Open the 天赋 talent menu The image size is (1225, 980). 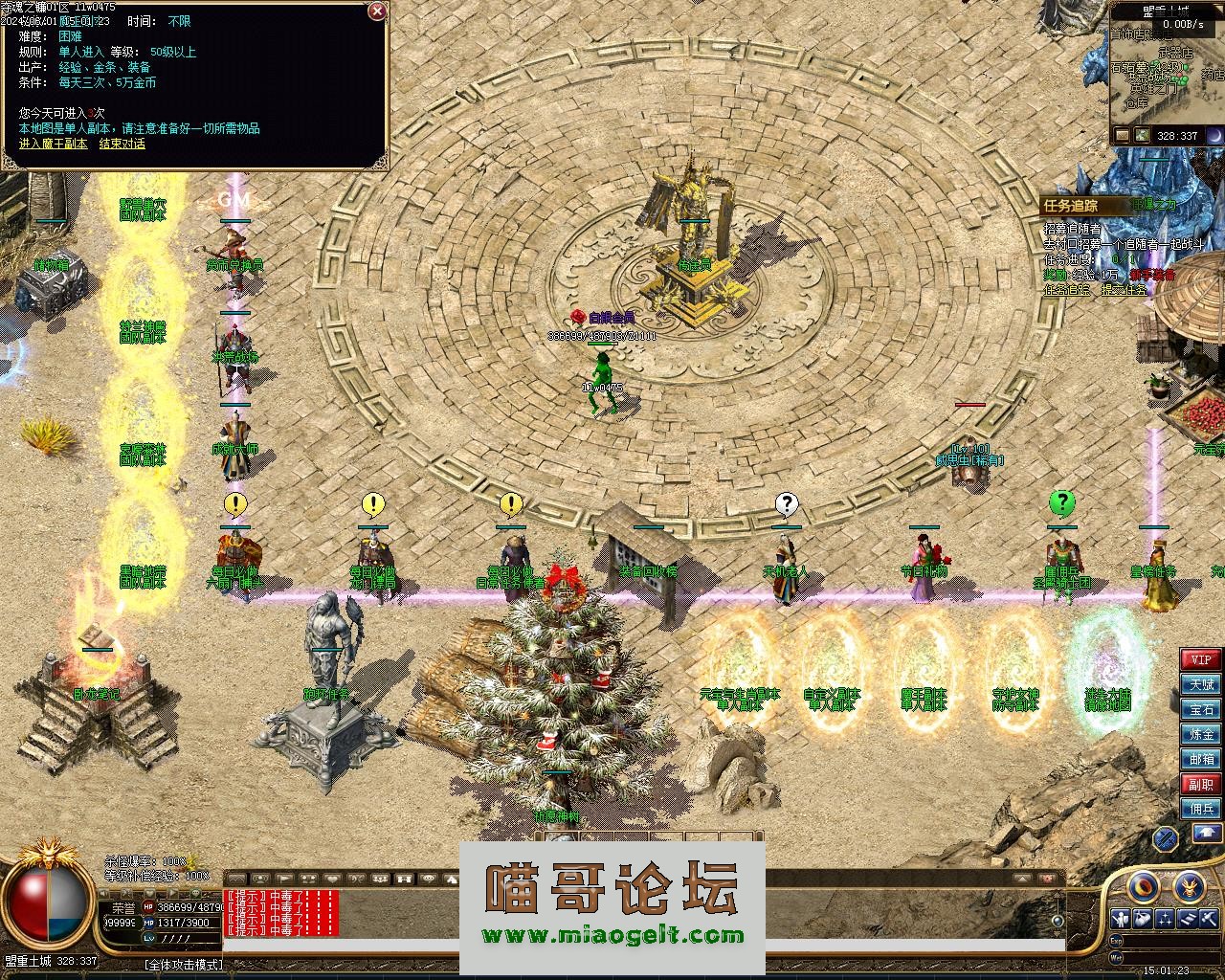(x=1201, y=684)
